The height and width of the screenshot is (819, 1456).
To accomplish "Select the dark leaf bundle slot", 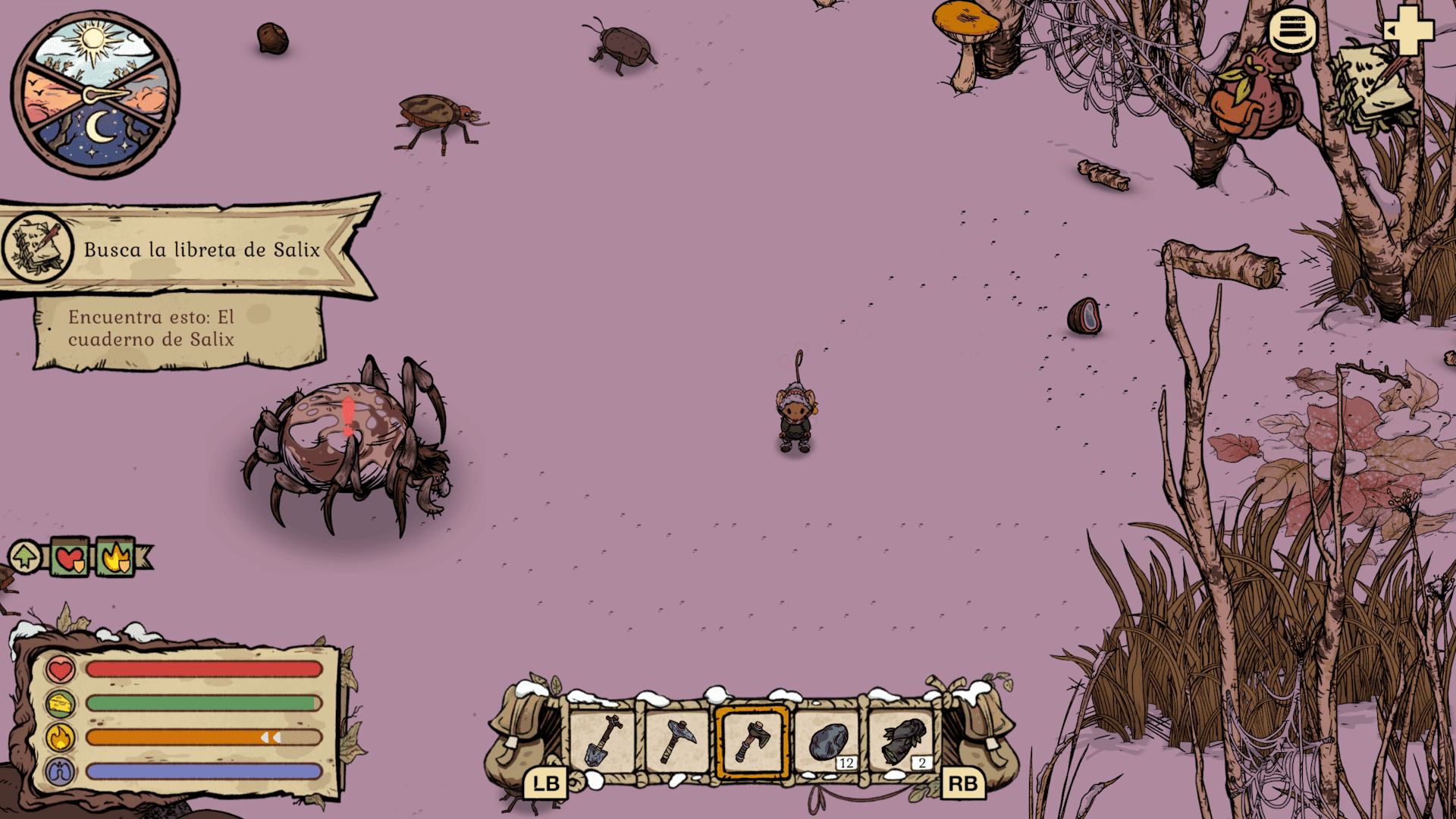I will (903, 741).
